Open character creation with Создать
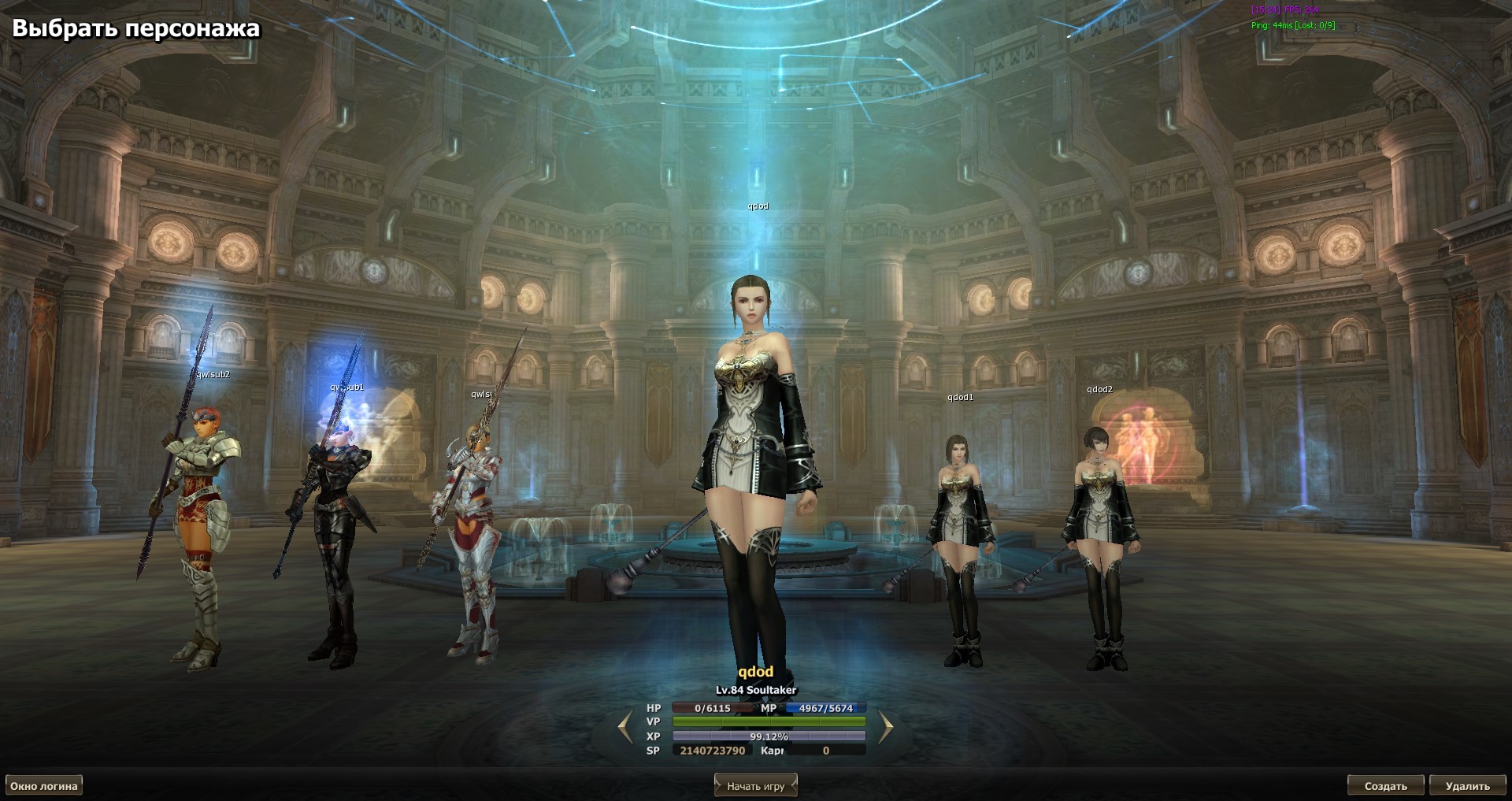This screenshot has width=1512, height=801. click(x=1385, y=785)
